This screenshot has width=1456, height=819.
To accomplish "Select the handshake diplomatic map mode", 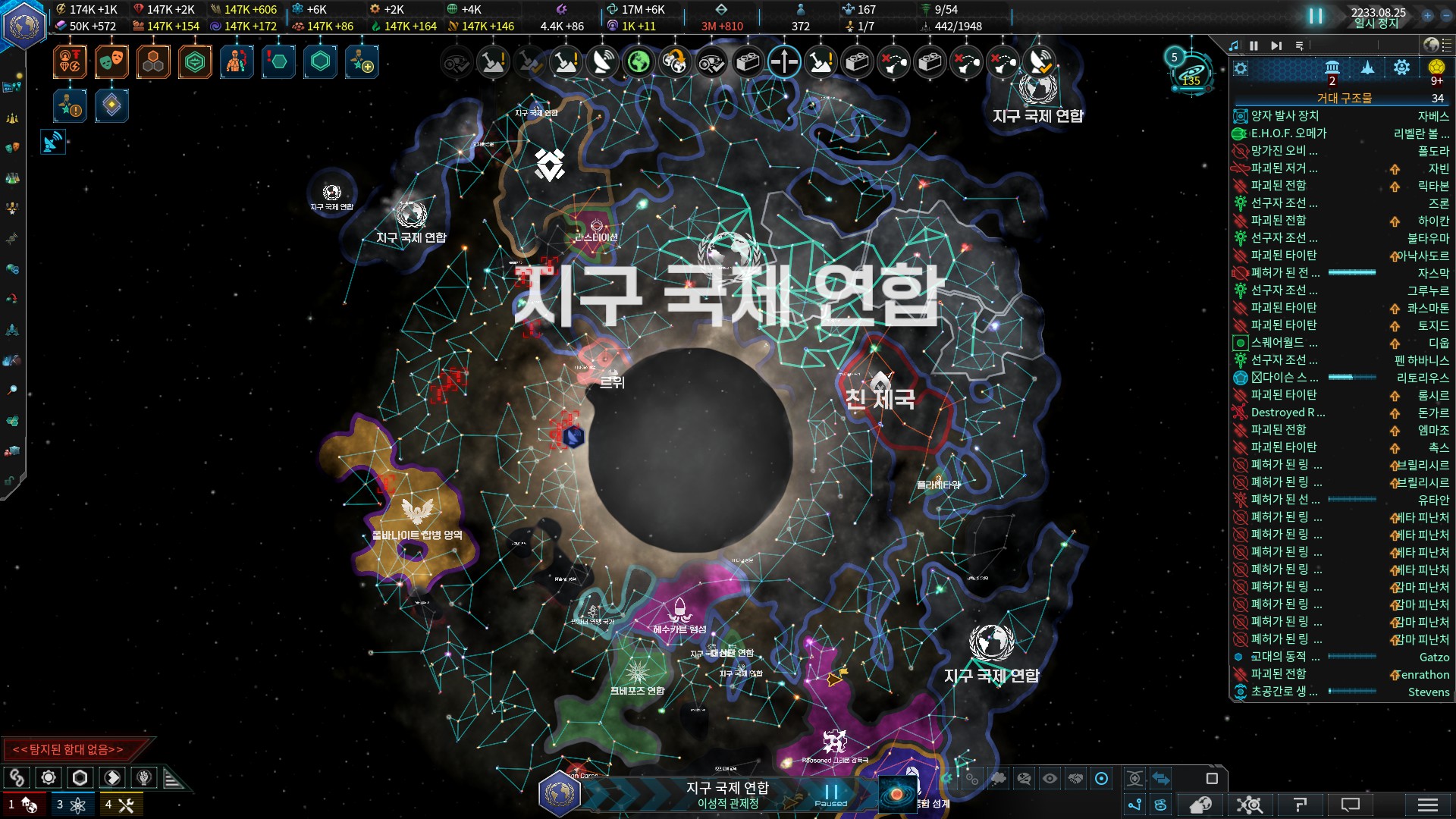I will [1075, 778].
